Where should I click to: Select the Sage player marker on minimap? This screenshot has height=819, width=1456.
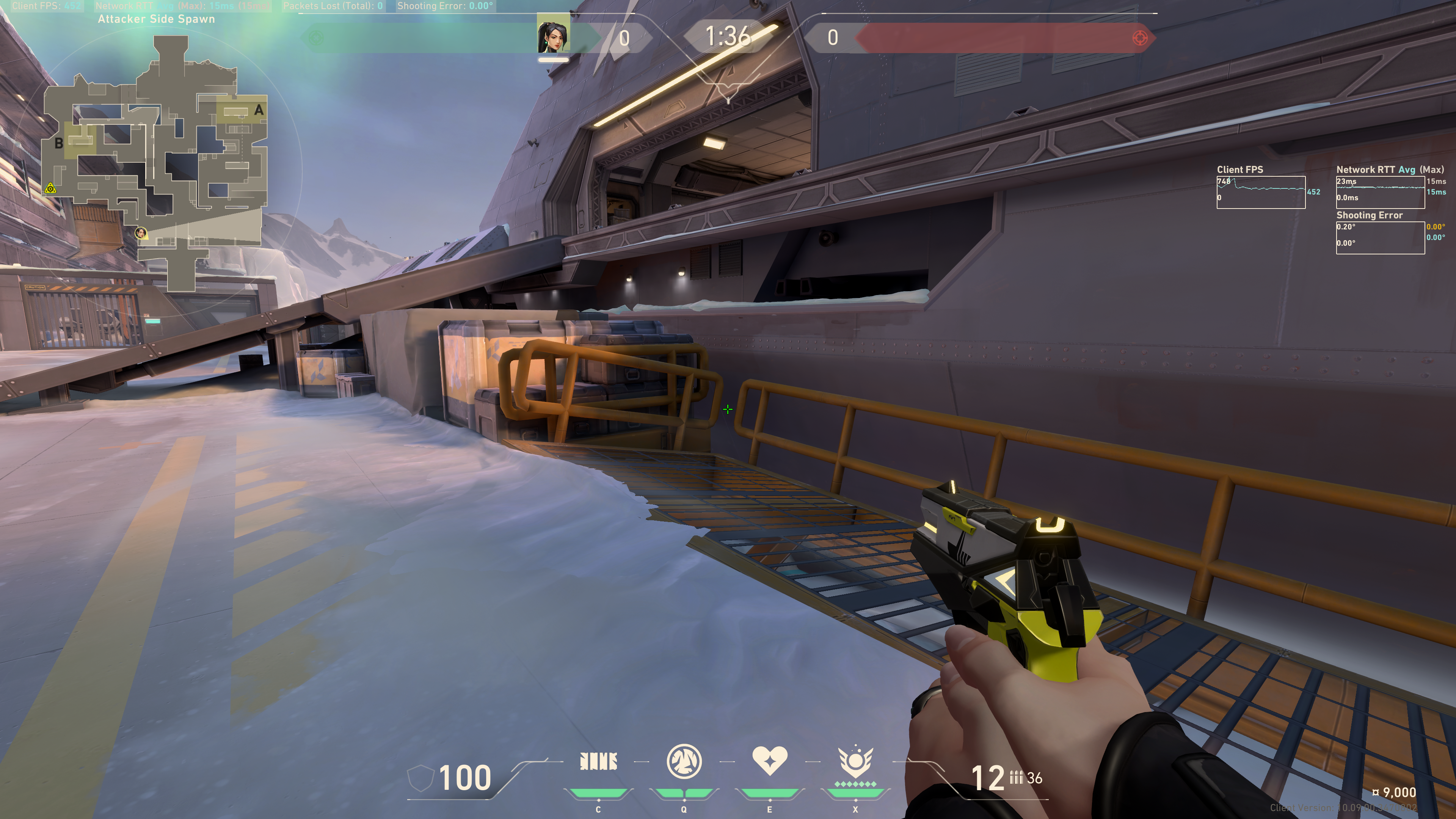coord(141,233)
